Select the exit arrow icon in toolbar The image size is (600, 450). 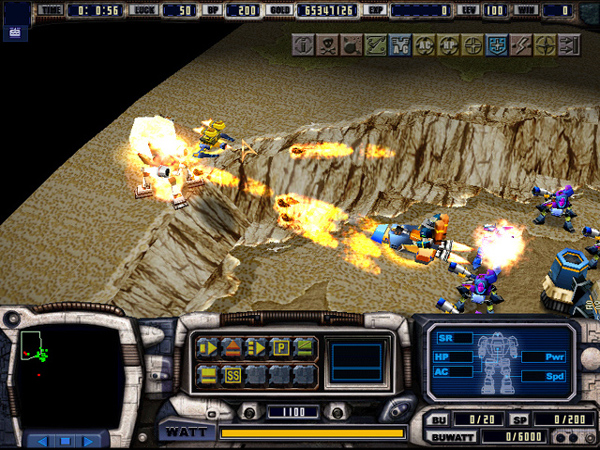coord(570,45)
